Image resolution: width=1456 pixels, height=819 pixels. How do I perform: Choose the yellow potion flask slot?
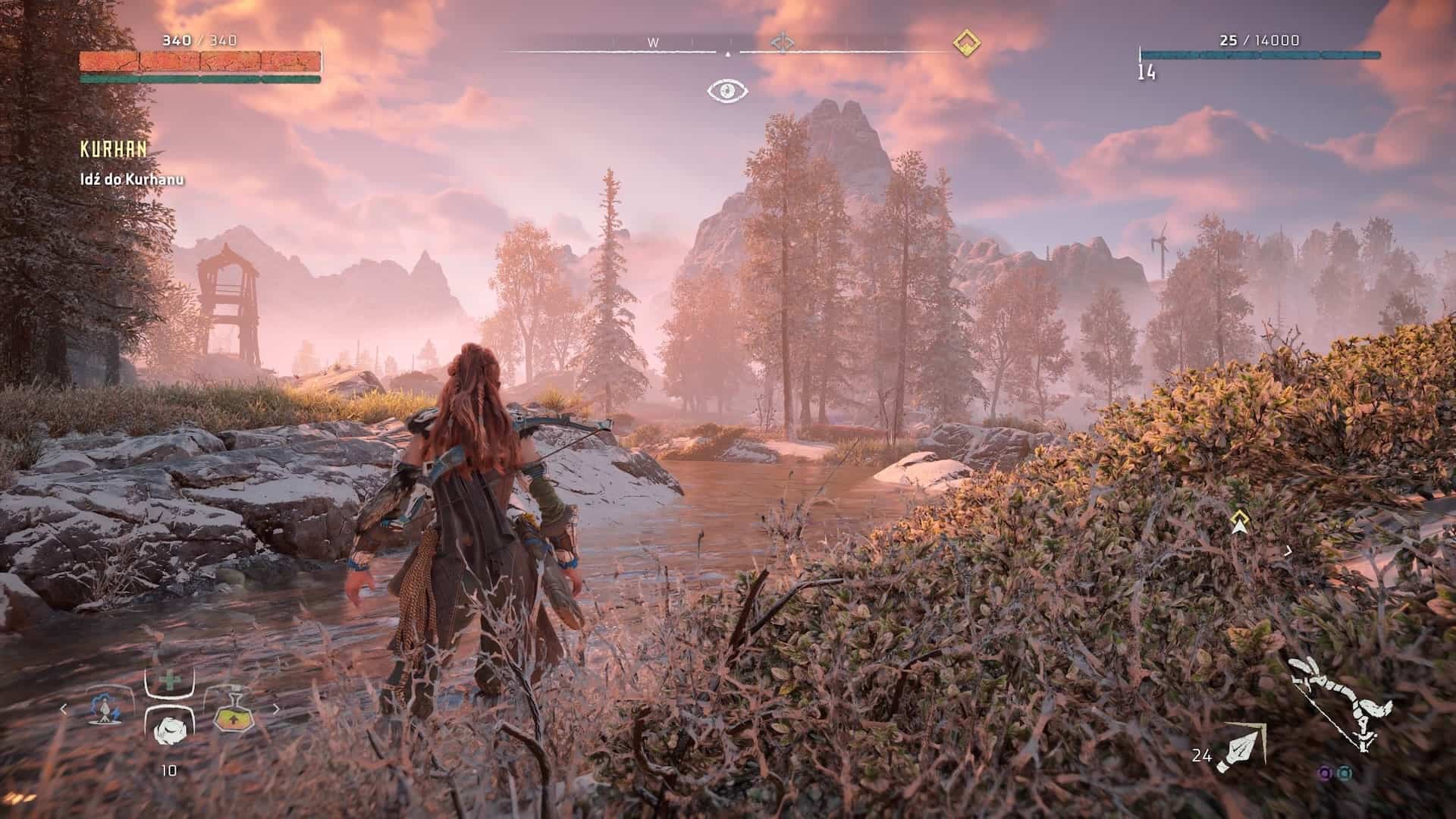coord(232,711)
